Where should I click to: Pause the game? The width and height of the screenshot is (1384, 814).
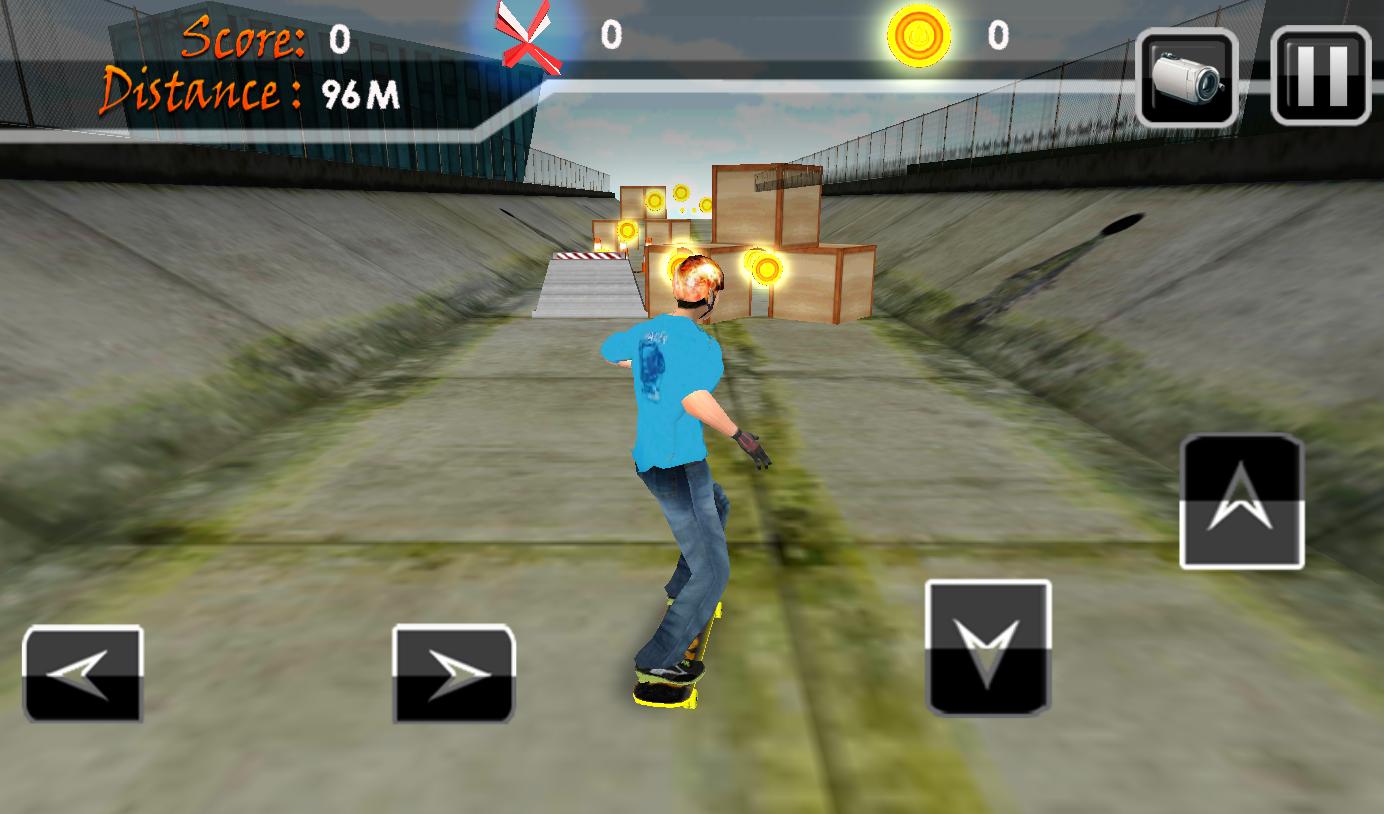pos(1319,75)
